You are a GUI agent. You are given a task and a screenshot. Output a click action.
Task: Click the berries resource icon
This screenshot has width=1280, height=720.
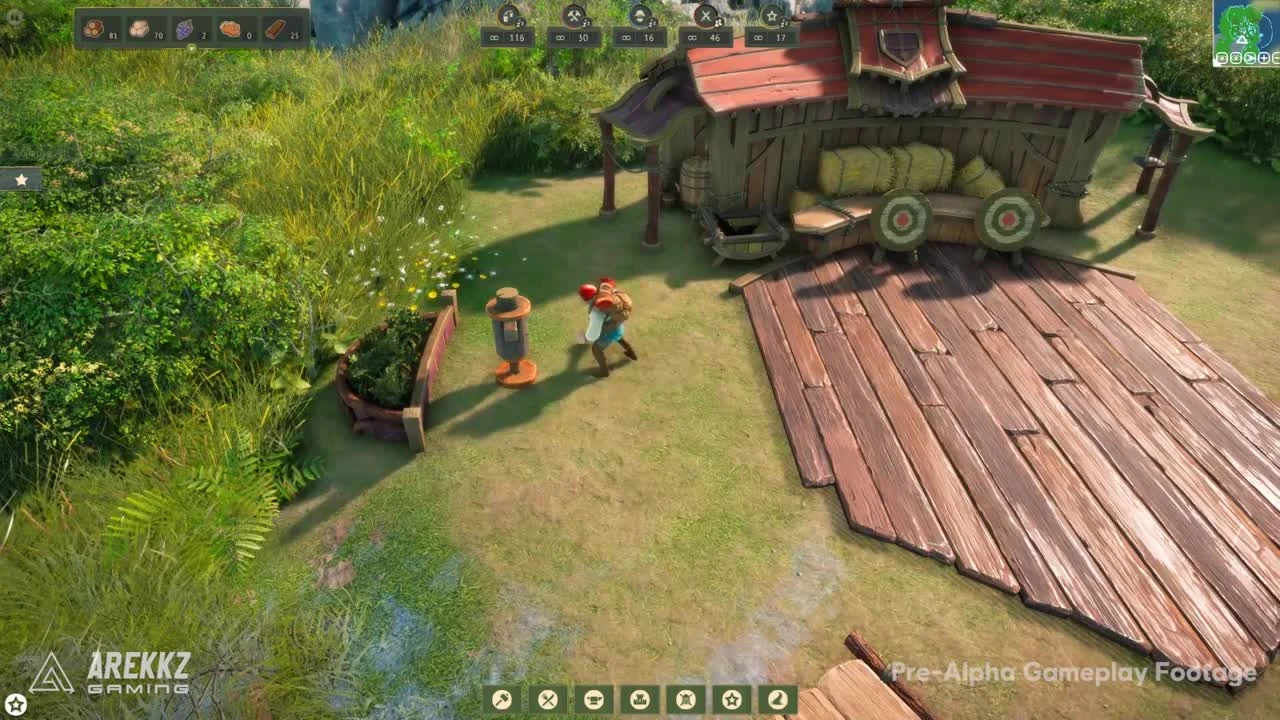(x=93, y=28)
